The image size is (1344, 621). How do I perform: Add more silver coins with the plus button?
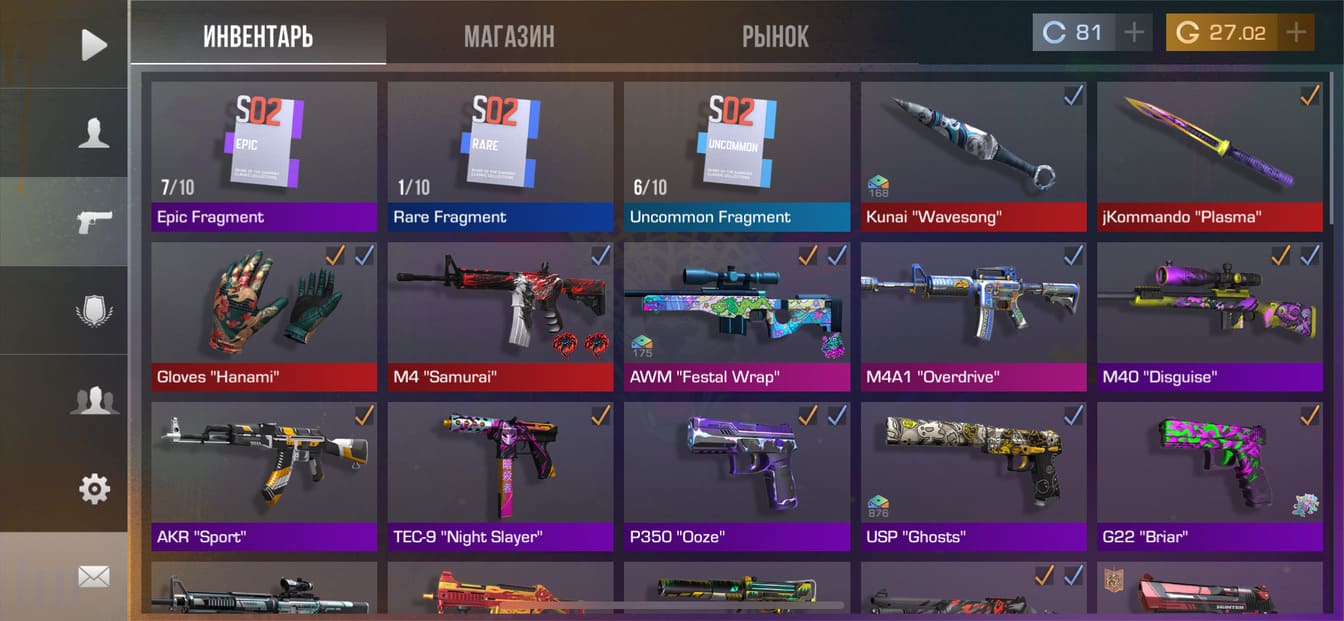(1134, 33)
